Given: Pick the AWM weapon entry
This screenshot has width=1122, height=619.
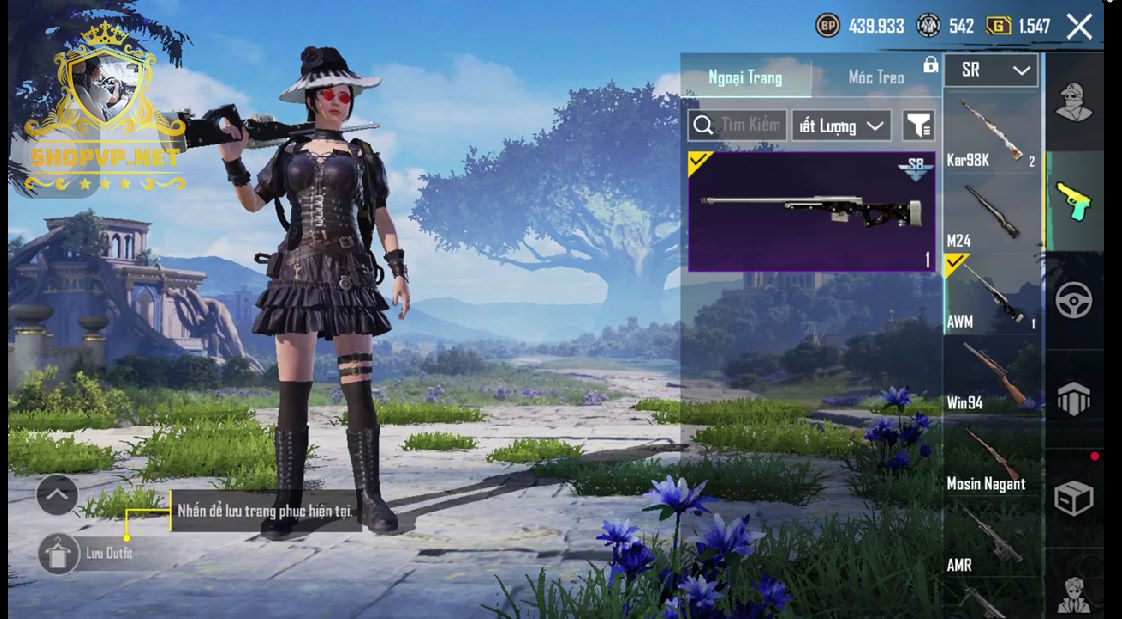Looking at the screenshot, I should coord(992,294).
